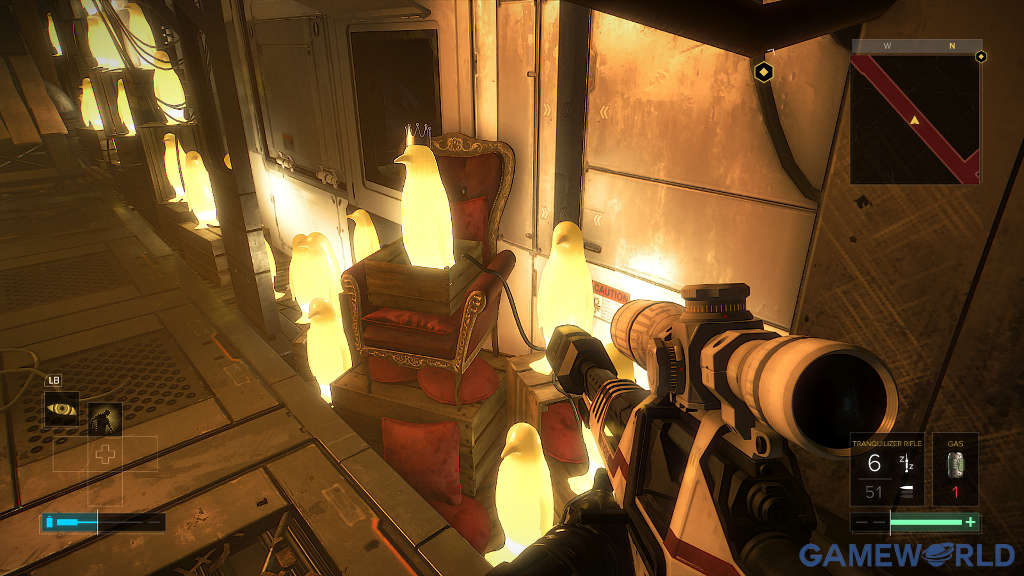The width and height of the screenshot is (1024, 576).
Task: Open the minimap radar
Action: coord(915,118)
